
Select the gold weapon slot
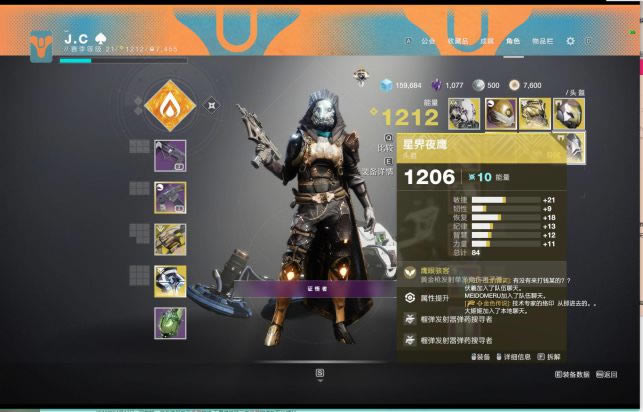[169, 239]
